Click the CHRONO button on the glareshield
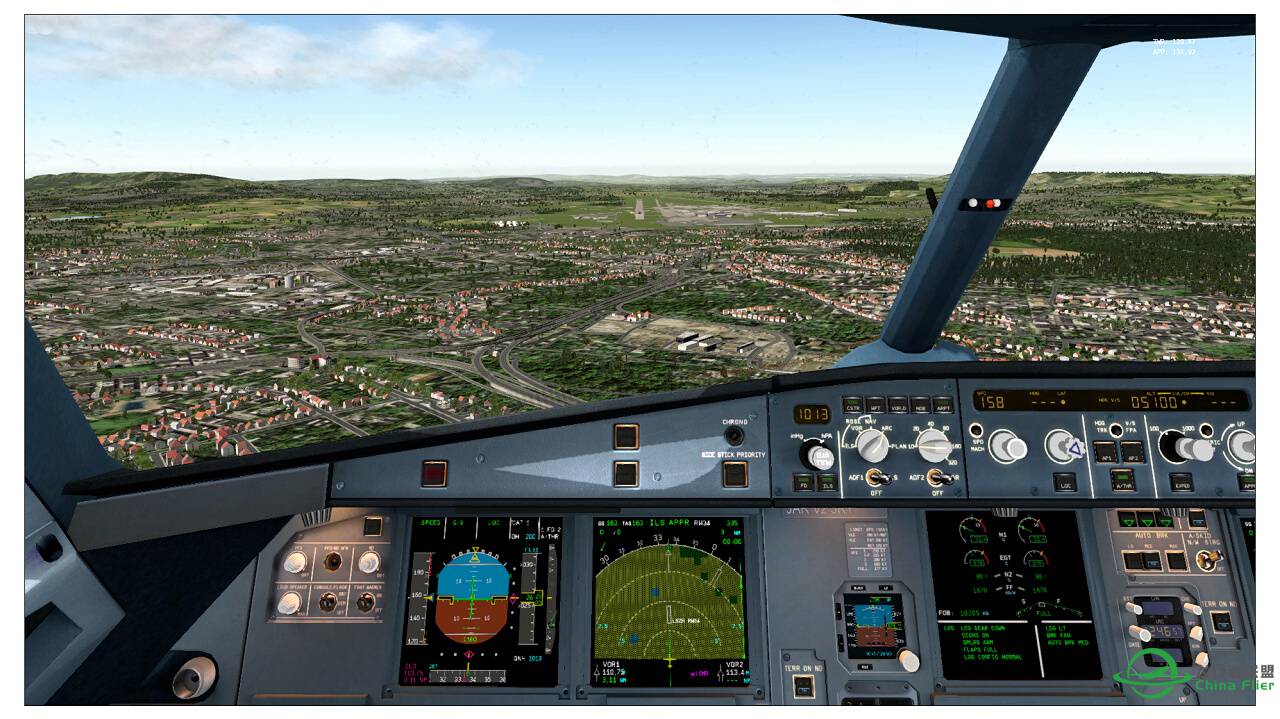Viewport: 1280px width, 719px height. click(735, 435)
